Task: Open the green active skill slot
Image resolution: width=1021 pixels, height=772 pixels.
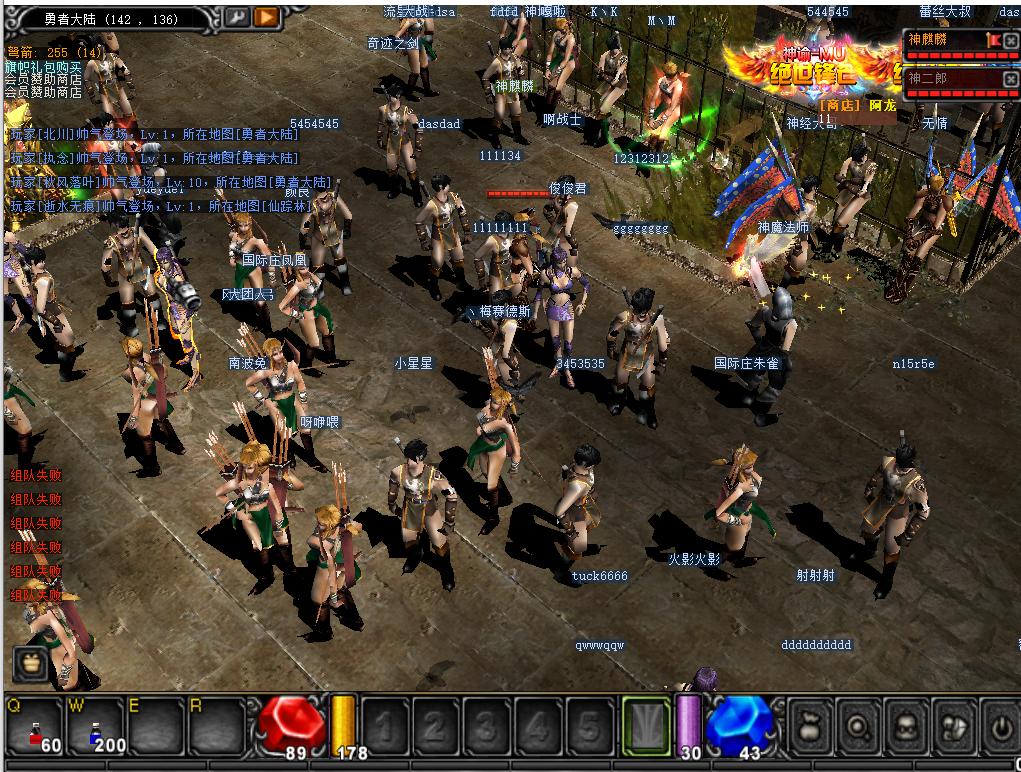Action: coord(645,724)
